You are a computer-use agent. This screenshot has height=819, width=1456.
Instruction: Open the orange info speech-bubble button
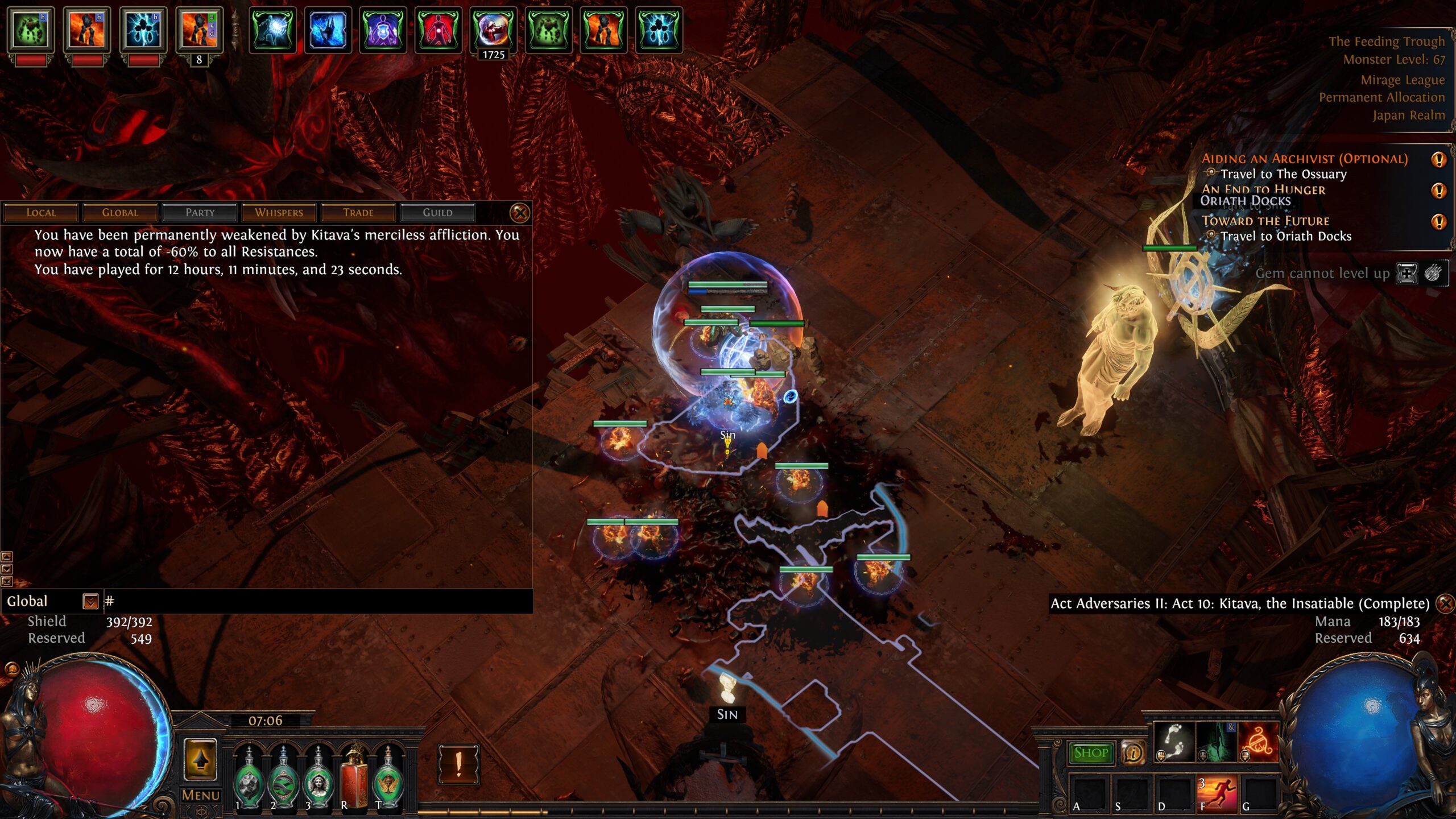(x=1132, y=753)
